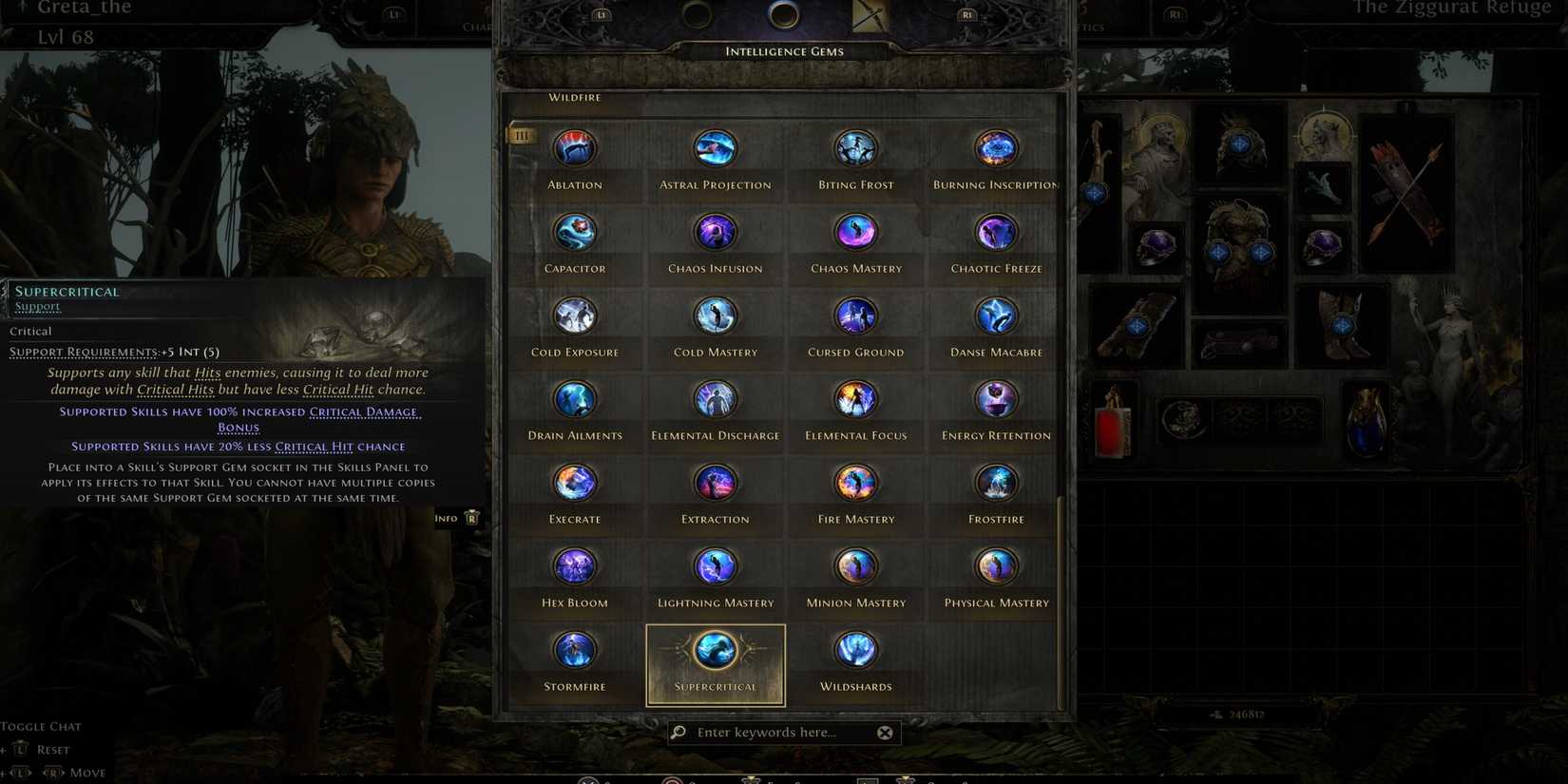The height and width of the screenshot is (784, 1568).
Task: Select the Fire Mastery gem
Action: [x=854, y=483]
